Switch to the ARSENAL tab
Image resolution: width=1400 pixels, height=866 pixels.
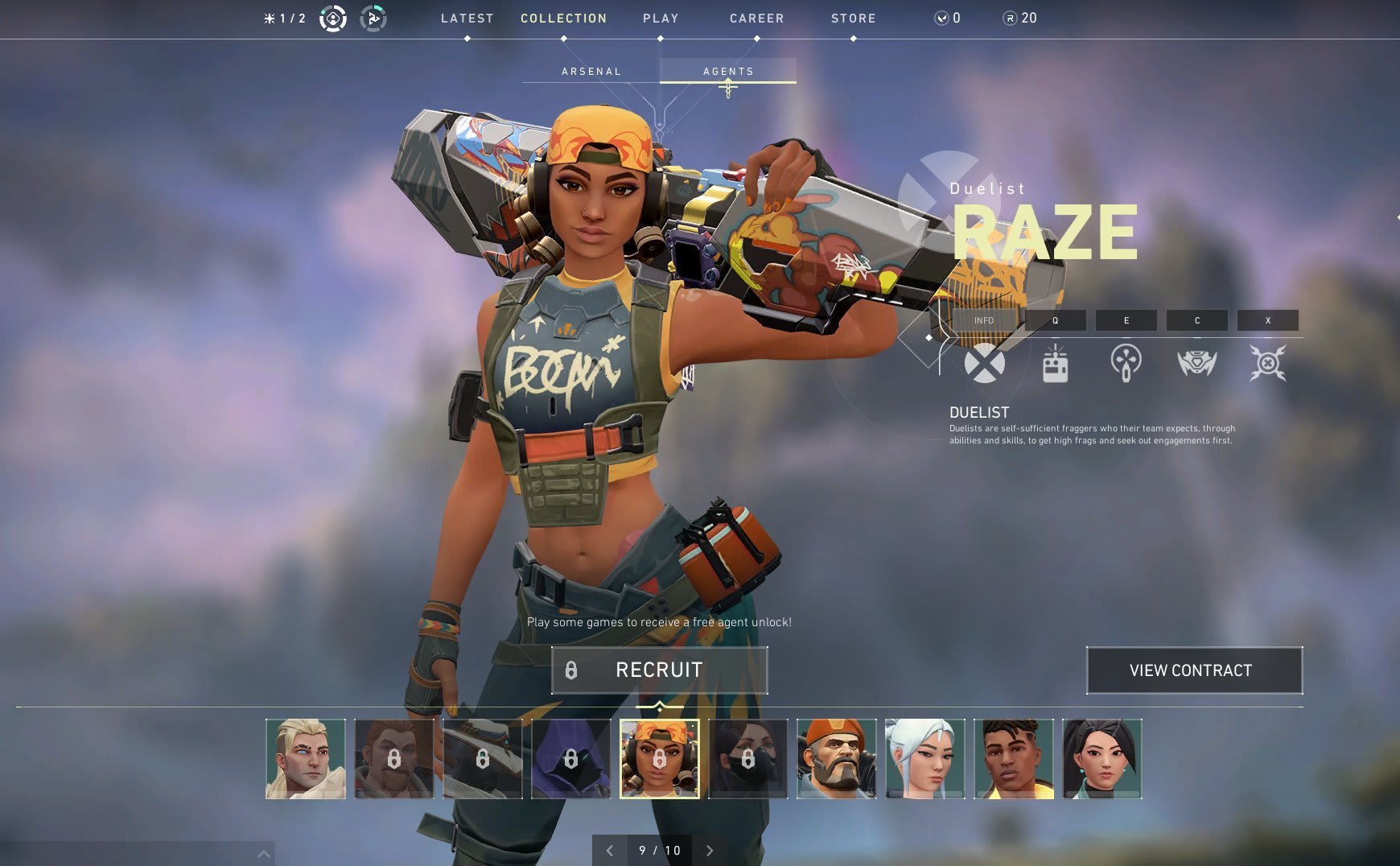click(x=591, y=72)
